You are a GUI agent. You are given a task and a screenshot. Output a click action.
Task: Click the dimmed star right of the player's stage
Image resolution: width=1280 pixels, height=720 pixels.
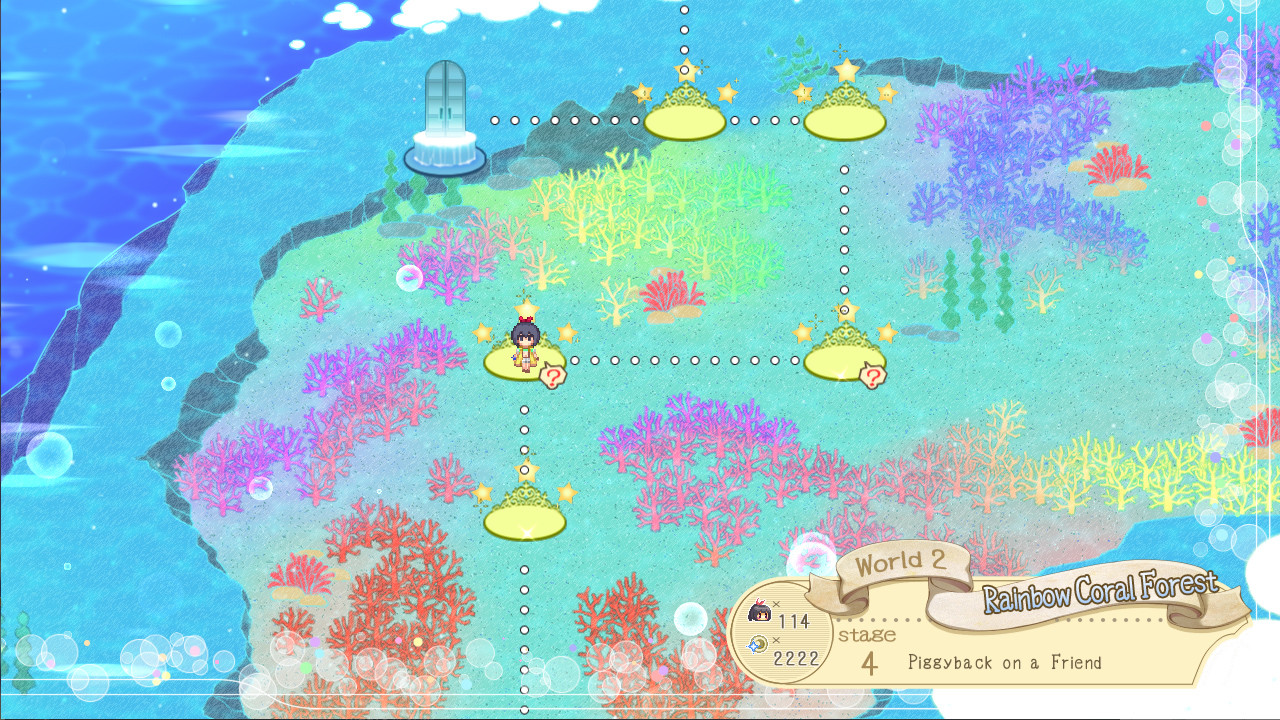pos(567,332)
